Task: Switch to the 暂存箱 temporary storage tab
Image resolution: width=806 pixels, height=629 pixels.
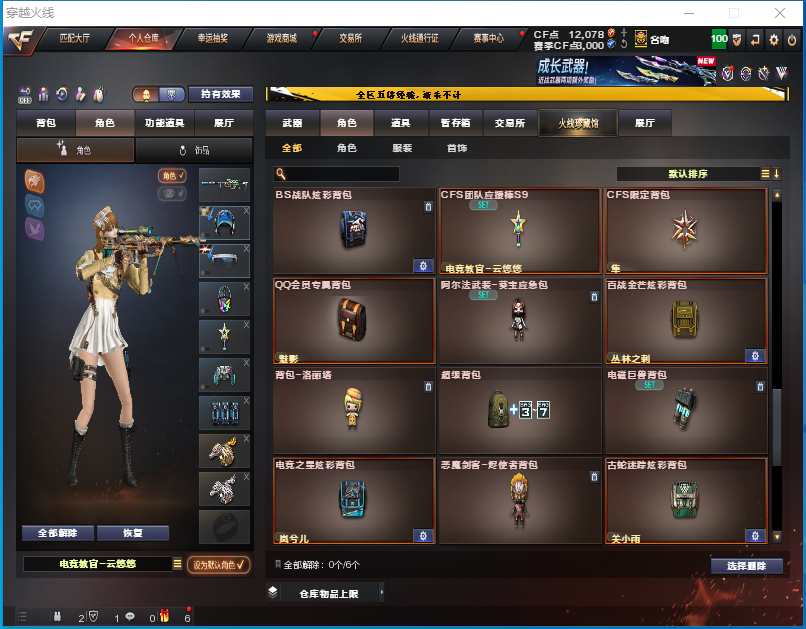Action: coord(455,123)
